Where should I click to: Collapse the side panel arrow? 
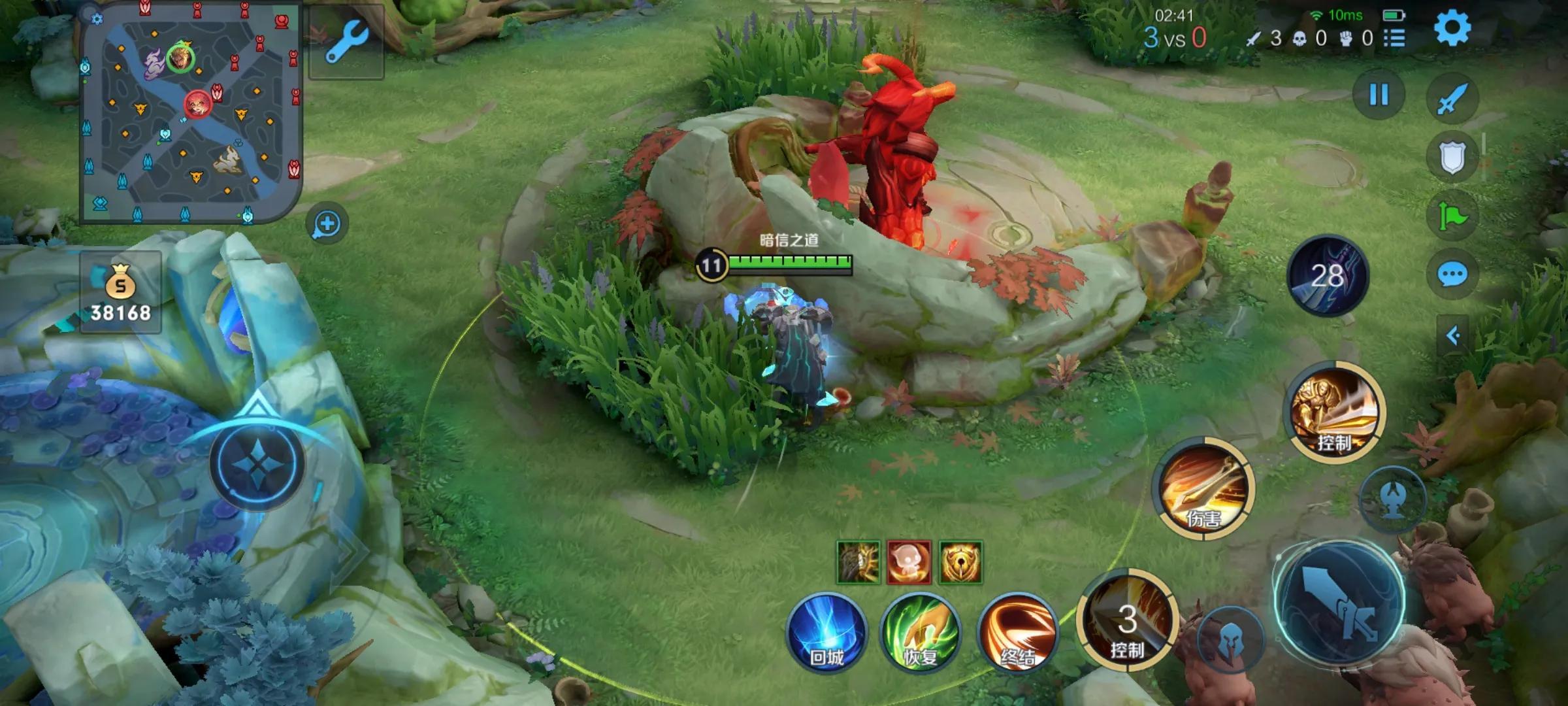1452,336
